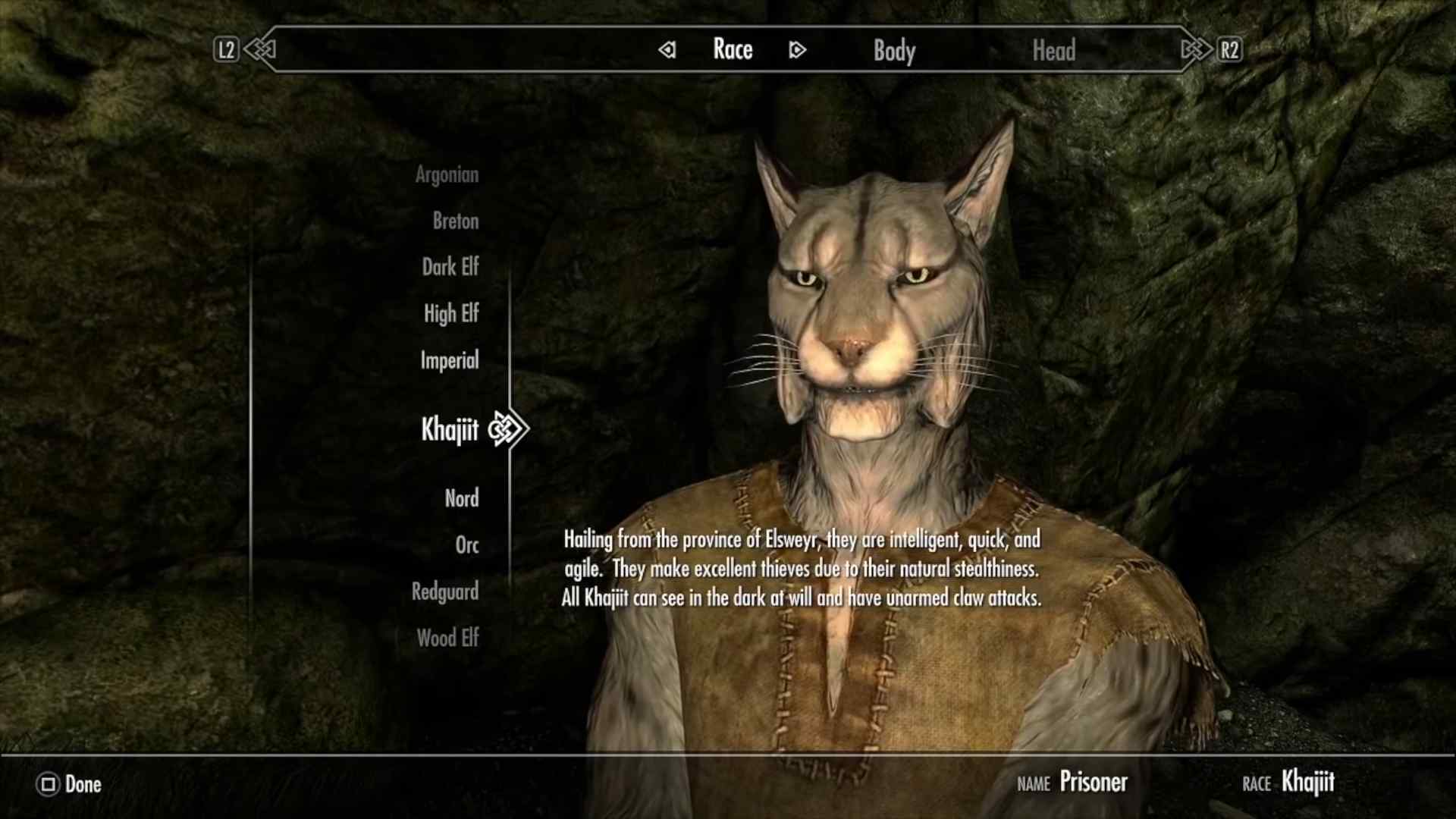This screenshot has height=819, width=1456.
Task: Select the Imperial race
Action: [450, 360]
